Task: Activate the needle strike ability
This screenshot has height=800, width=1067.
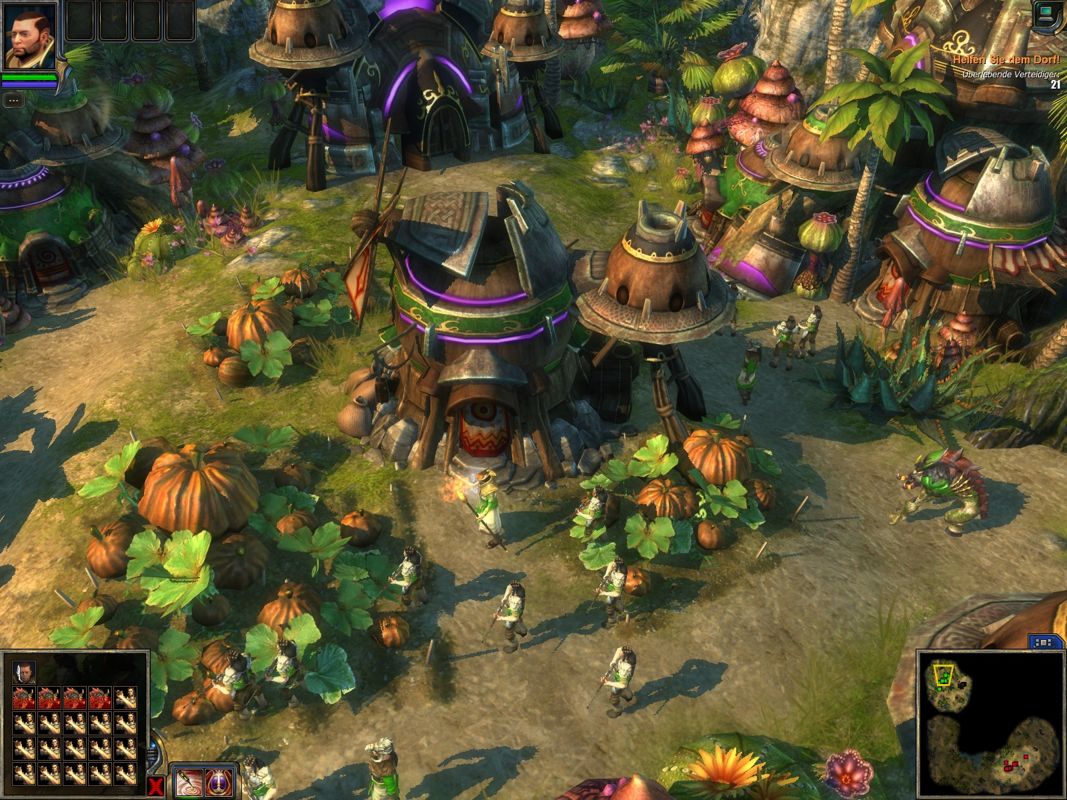Action: coord(189,781)
